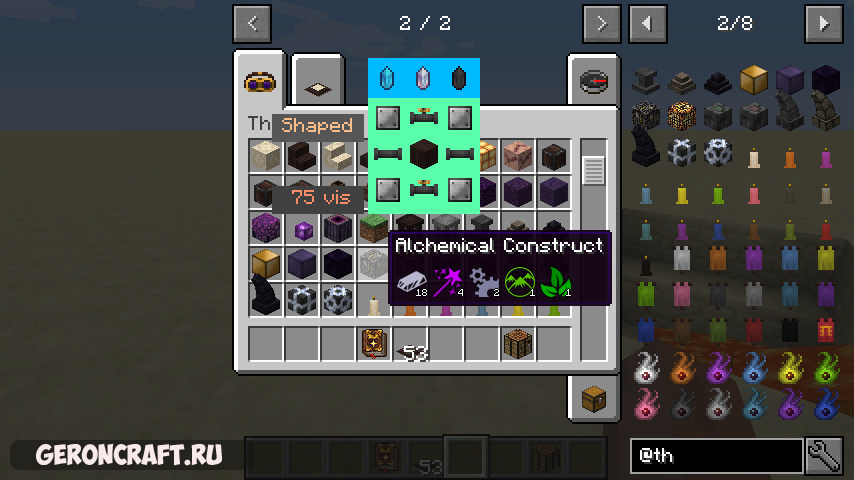854x480 pixels.
Task: Select the Thaumonomicon book hotbar slot
Action: [374, 343]
